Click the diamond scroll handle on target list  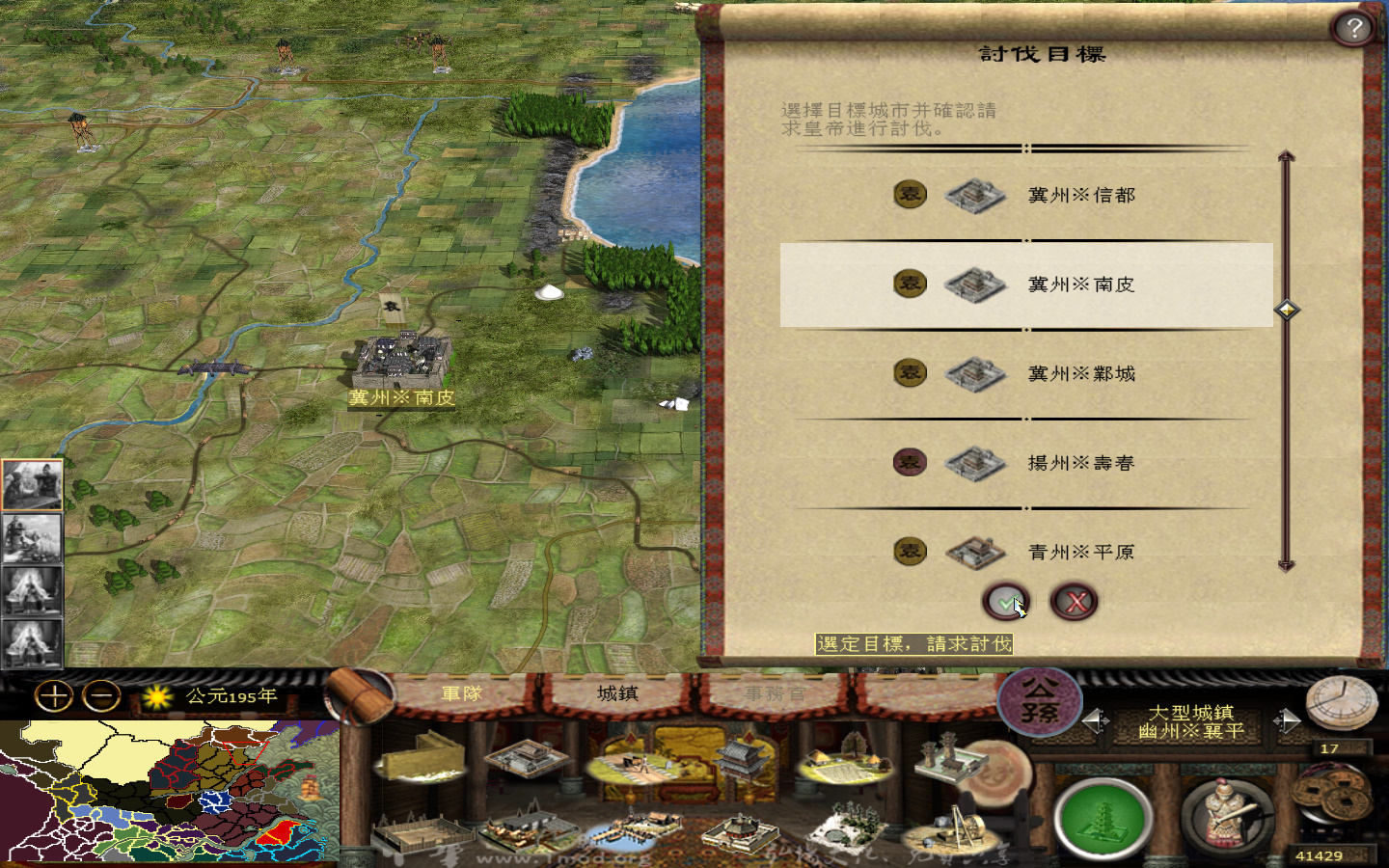[x=1287, y=311]
